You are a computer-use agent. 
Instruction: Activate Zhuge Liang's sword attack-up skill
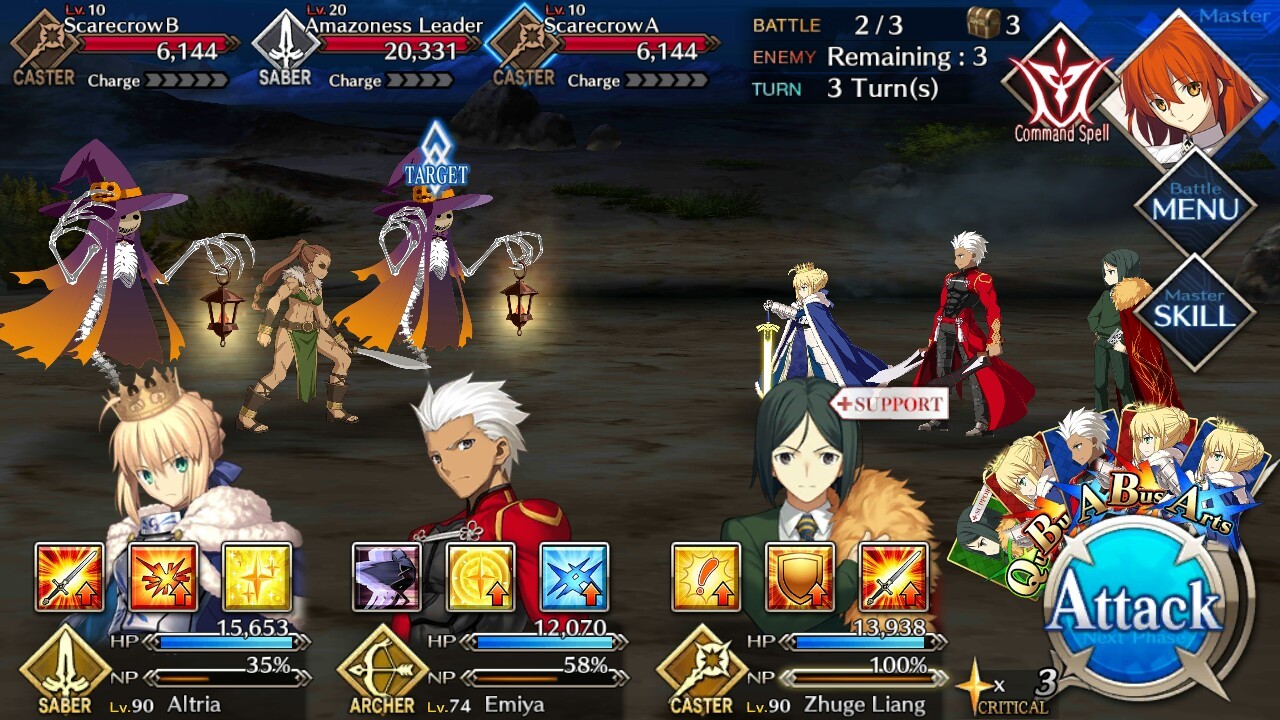tap(894, 577)
